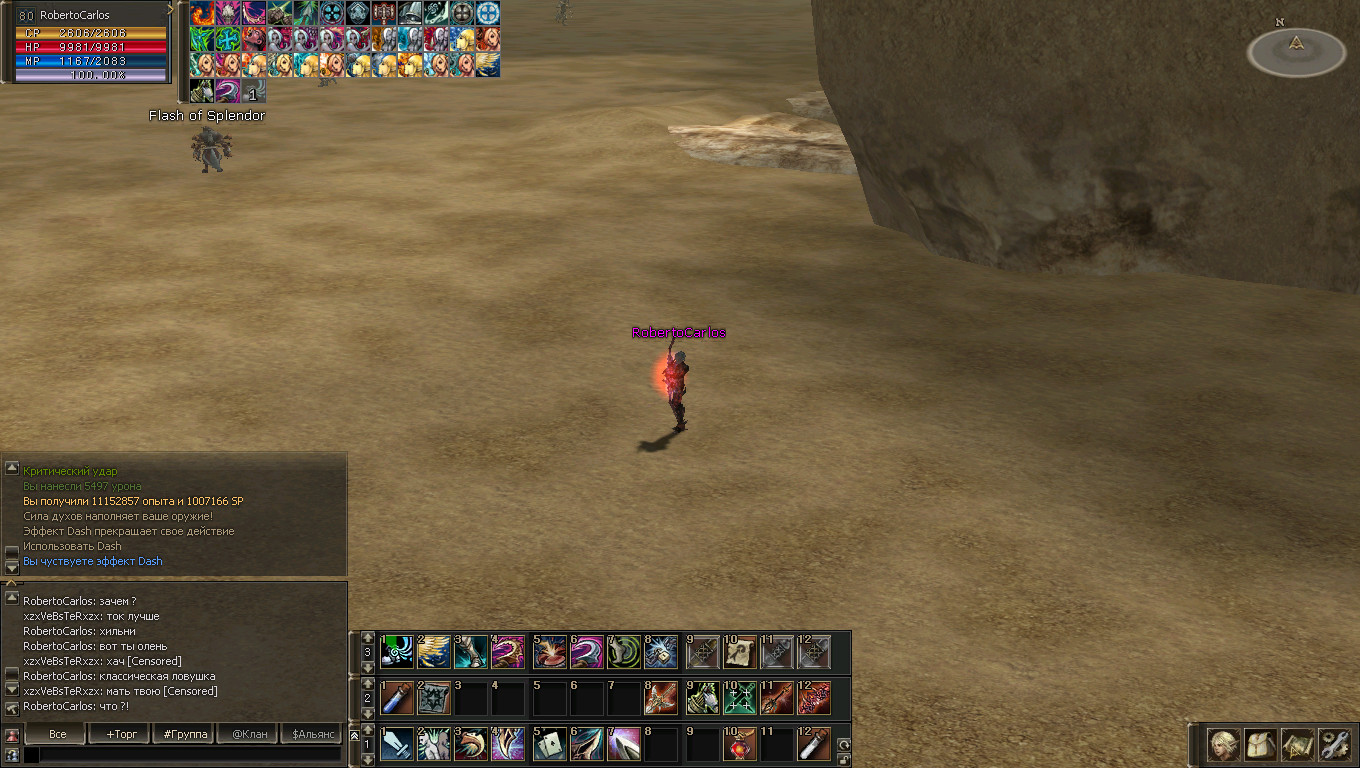Switch chat to the Все tab

pyautogui.click(x=58, y=734)
